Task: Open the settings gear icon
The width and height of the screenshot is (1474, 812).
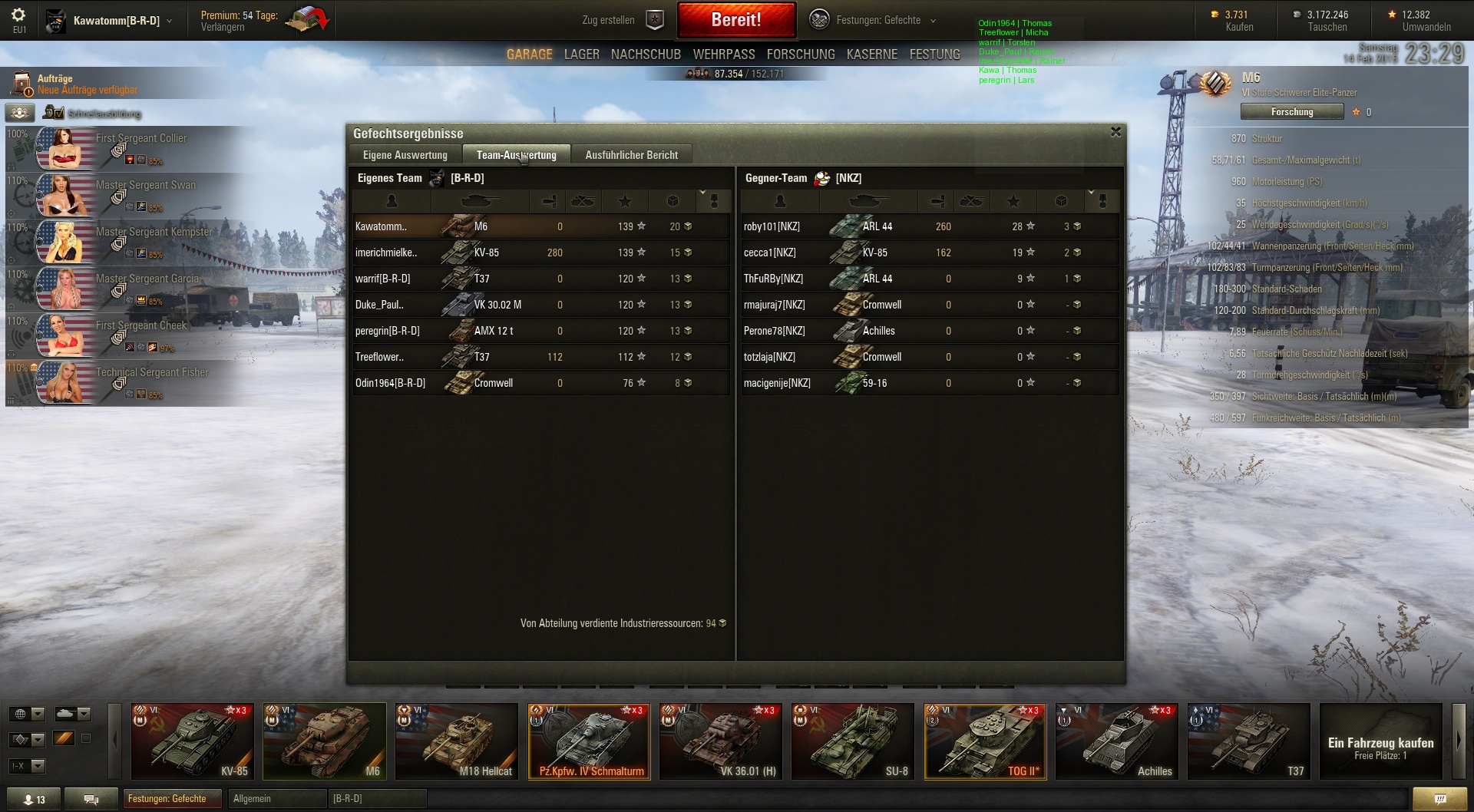Action: click(x=18, y=15)
